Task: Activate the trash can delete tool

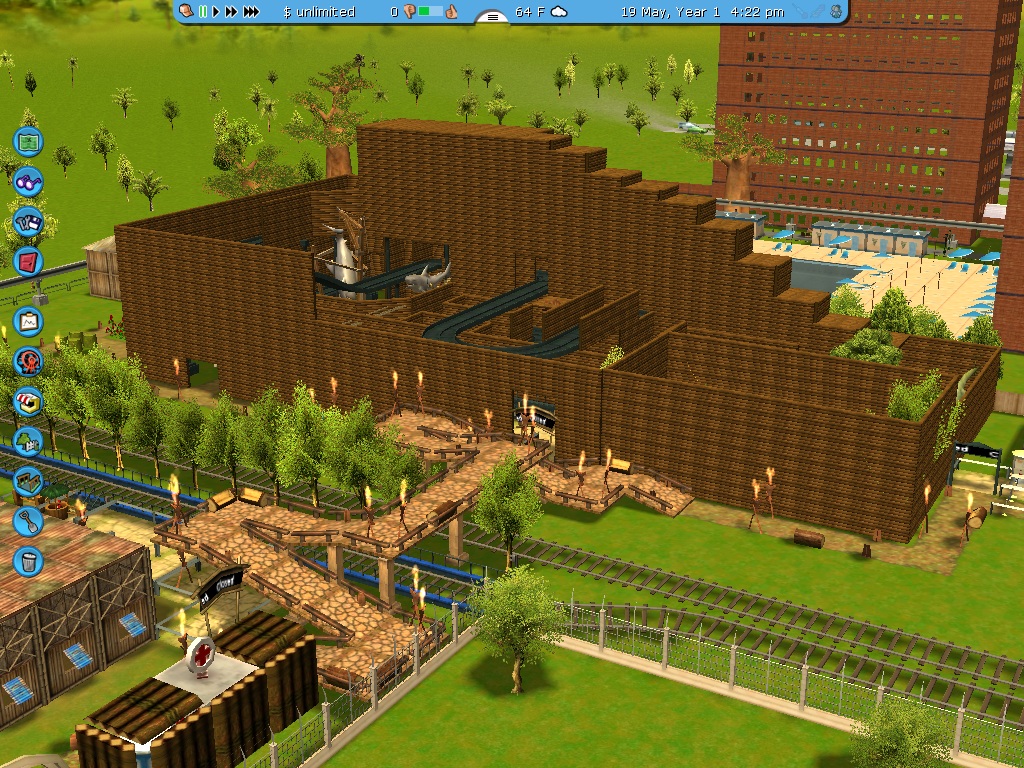Action: [x=28, y=560]
